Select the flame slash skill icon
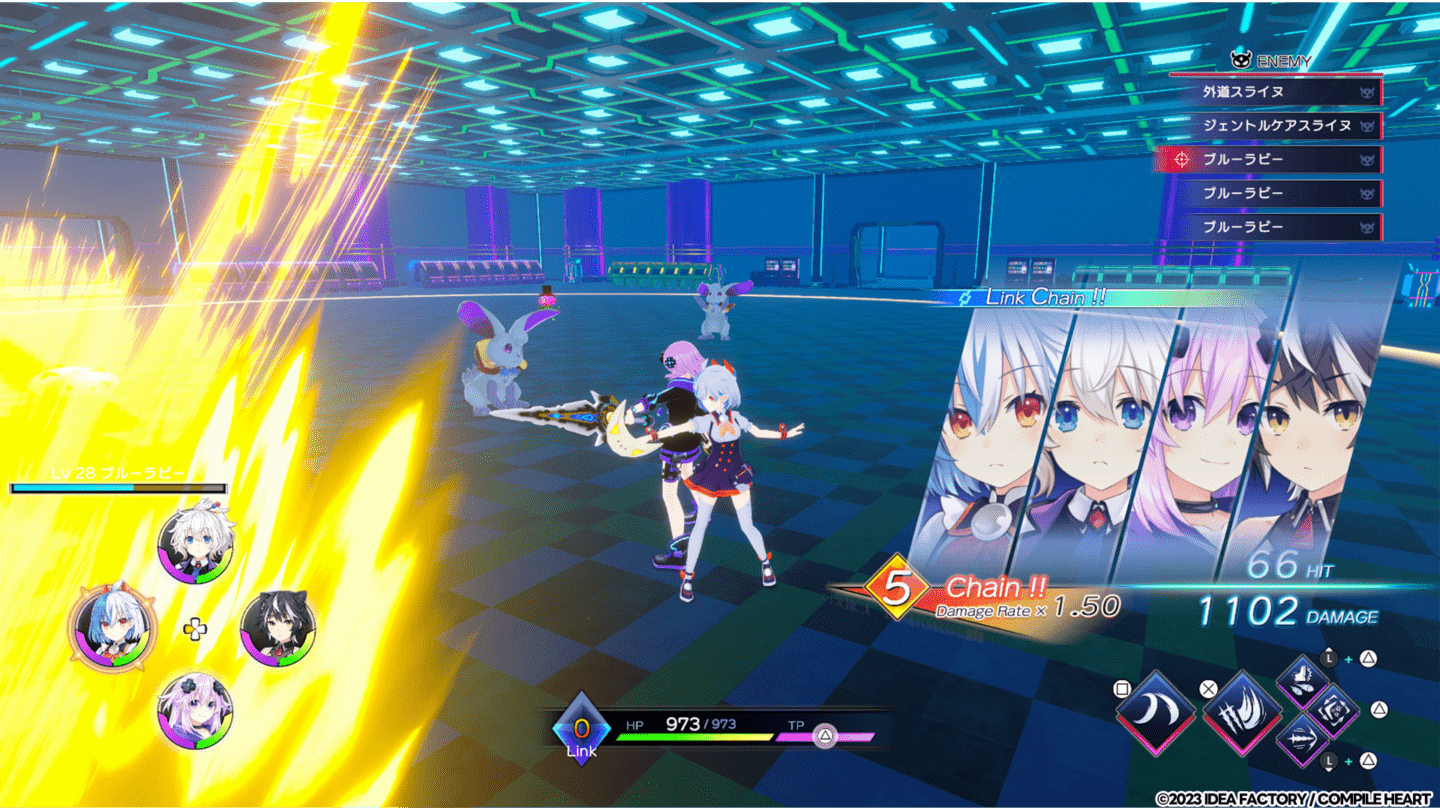 point(1242,713)
